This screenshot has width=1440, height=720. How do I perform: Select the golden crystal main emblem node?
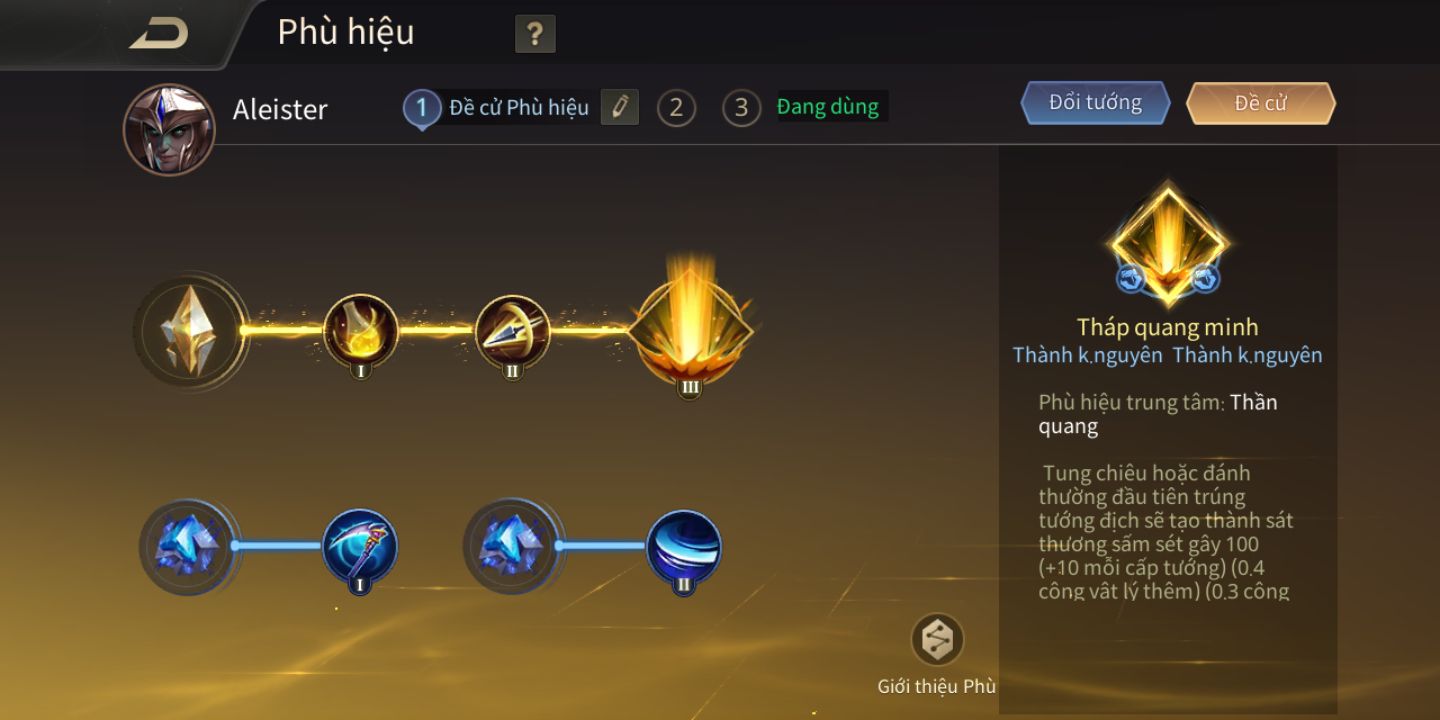coord(189,329)
